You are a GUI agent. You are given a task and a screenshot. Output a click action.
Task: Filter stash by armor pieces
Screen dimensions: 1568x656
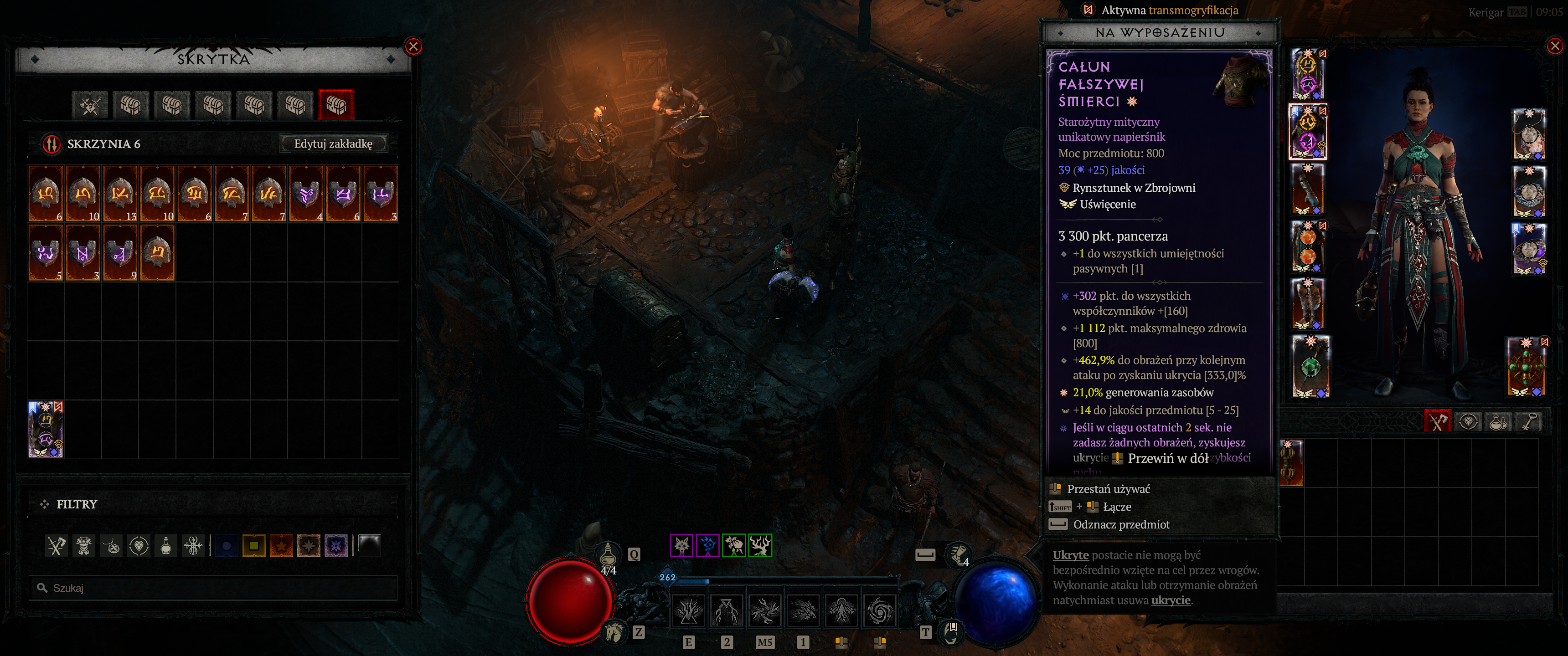(x=84, y=546)
